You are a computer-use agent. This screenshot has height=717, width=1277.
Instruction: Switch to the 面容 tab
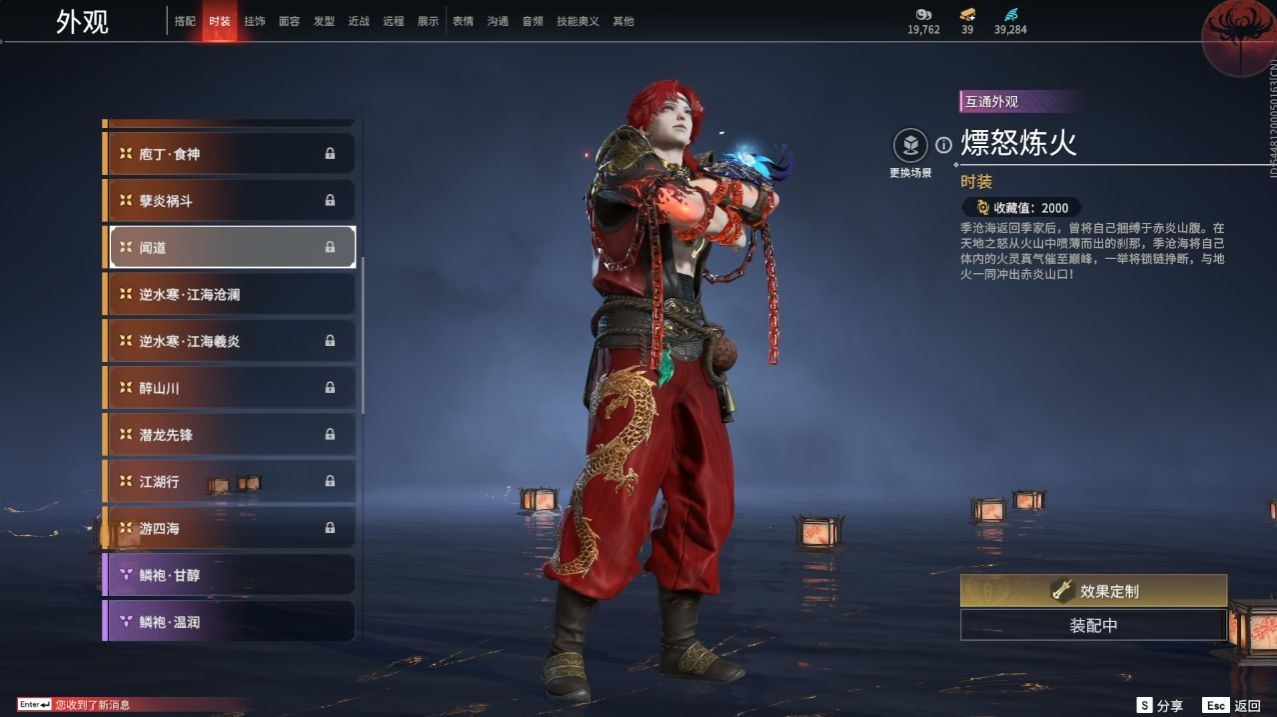click(x=289, y=21)
